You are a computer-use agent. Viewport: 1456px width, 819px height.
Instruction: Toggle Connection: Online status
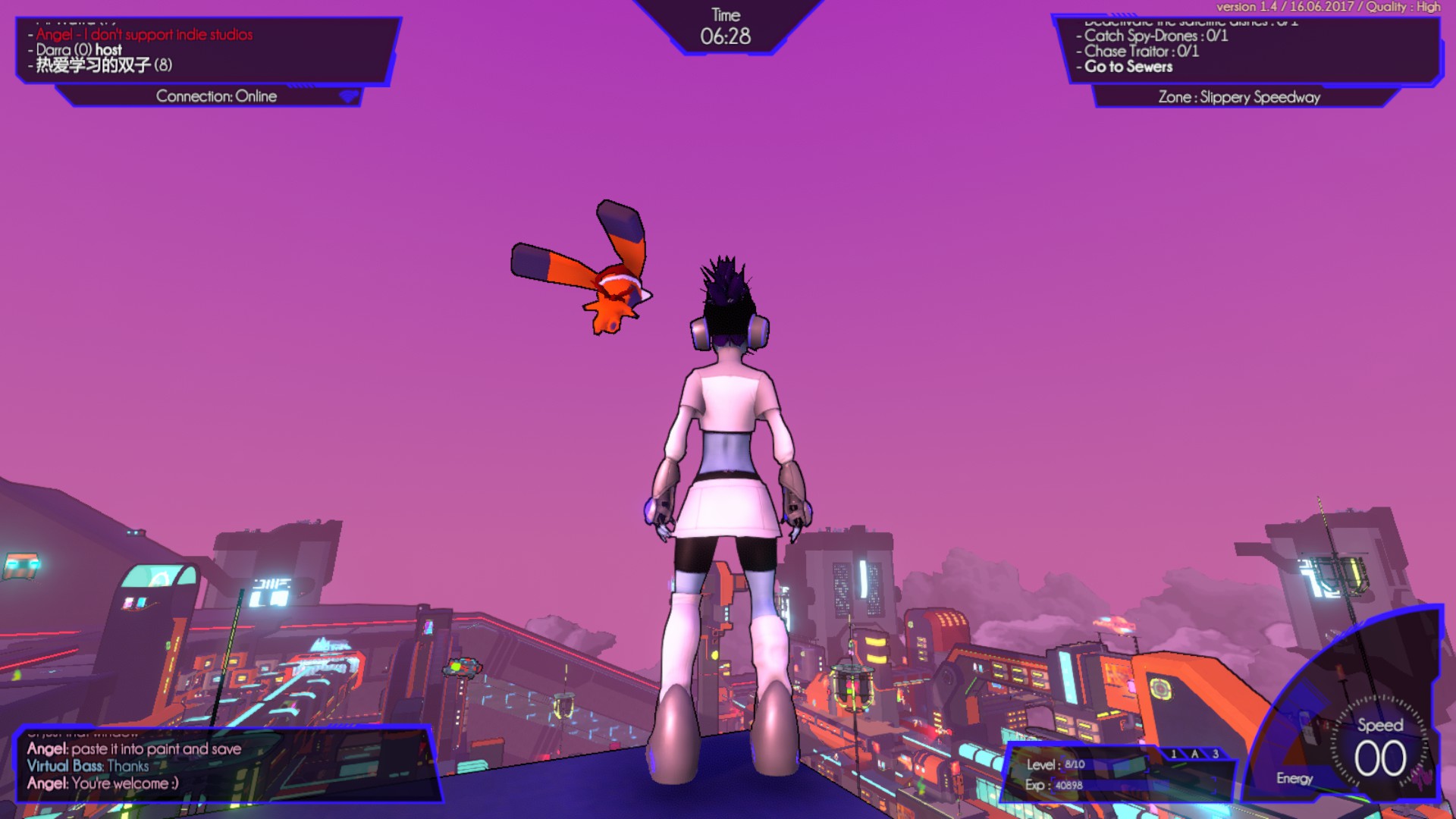click(217, 96)
